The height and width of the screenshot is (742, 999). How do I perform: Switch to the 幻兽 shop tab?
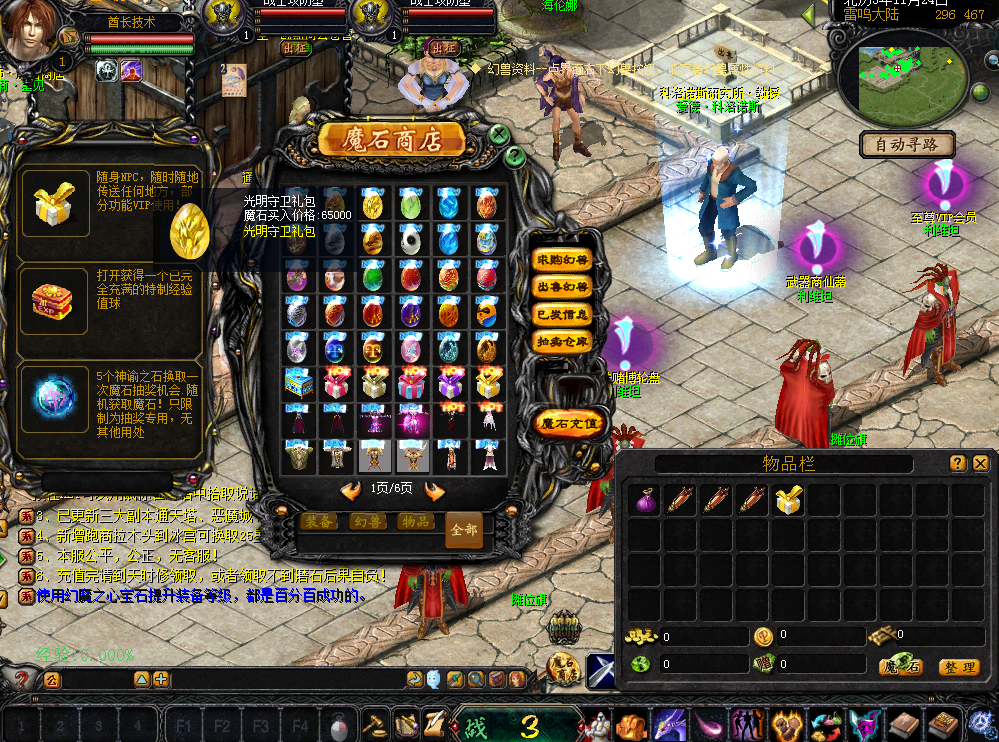368,521
